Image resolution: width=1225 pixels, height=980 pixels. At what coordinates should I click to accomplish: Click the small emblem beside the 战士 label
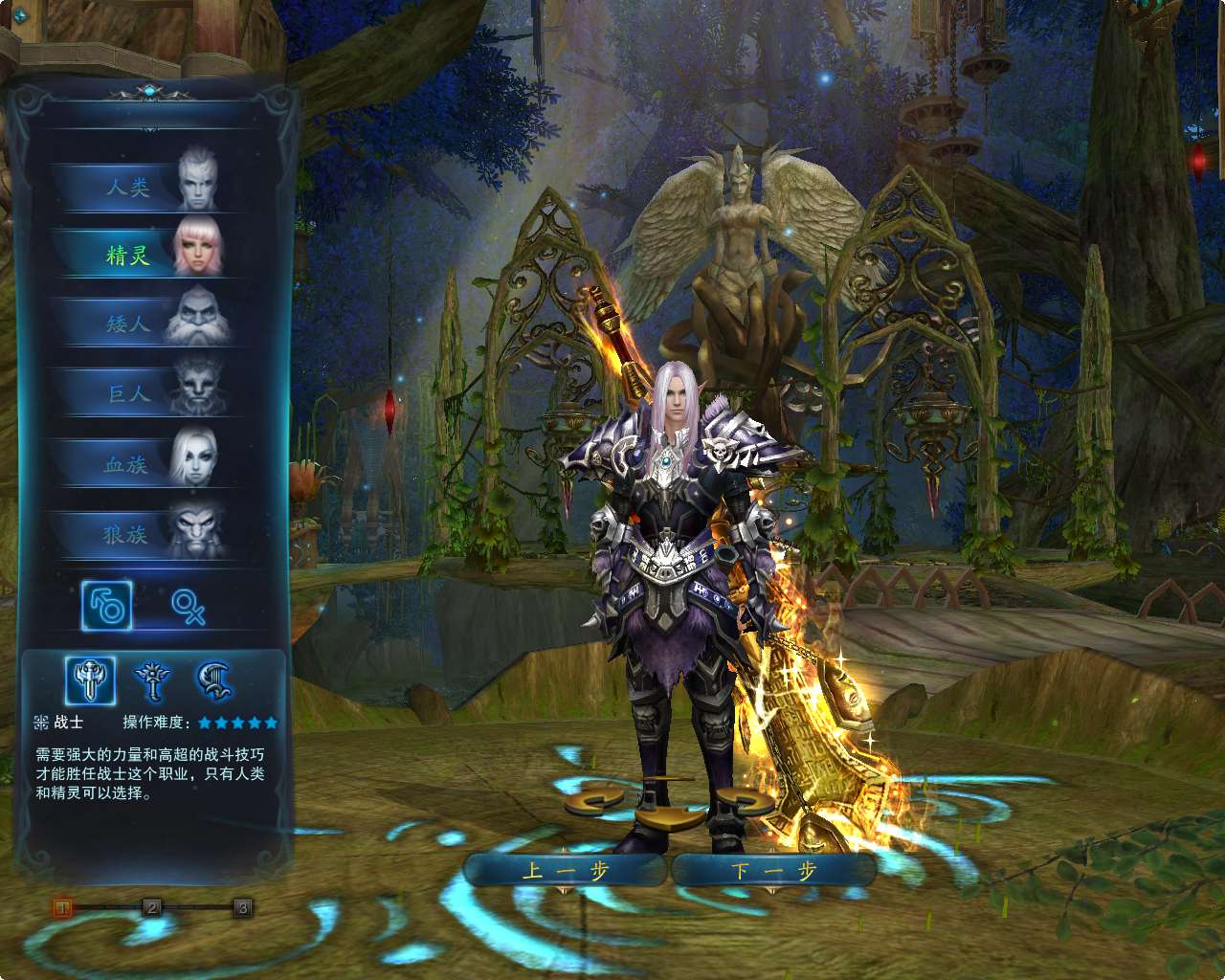point(41,723)
